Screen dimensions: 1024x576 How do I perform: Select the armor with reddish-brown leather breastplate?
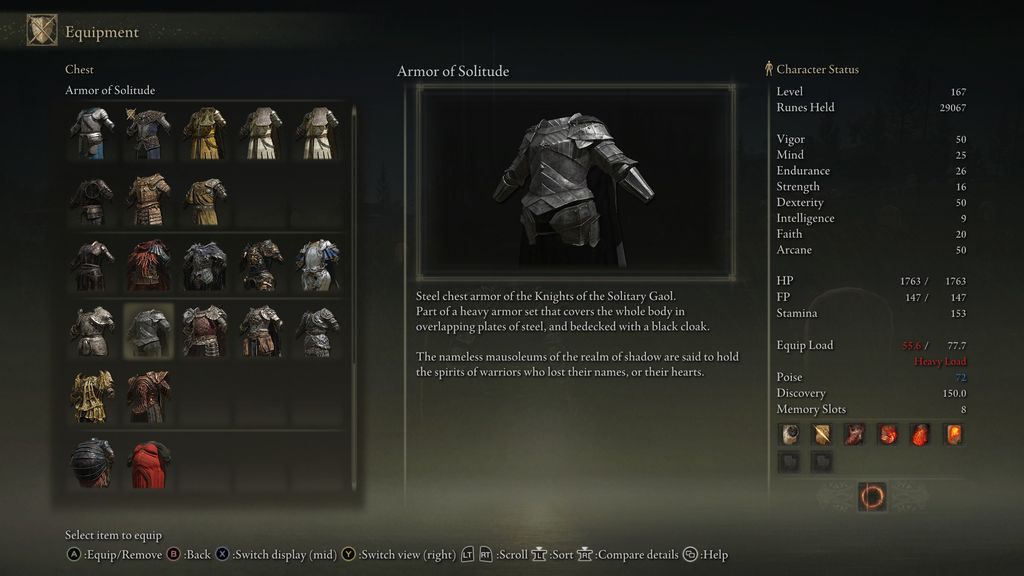(204, 331)
